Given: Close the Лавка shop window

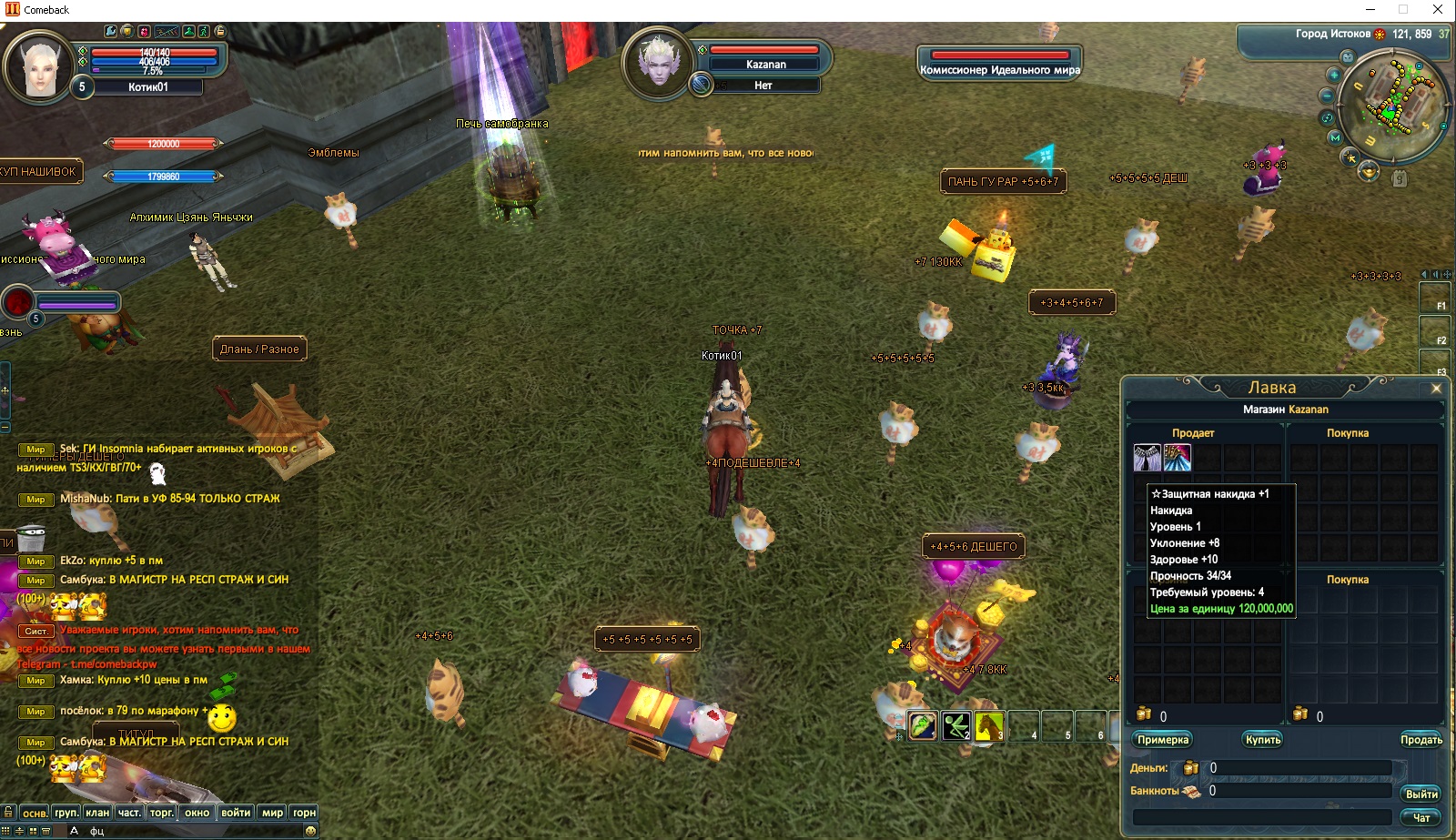Looking at the screenshot, I should click(1436, 389).
